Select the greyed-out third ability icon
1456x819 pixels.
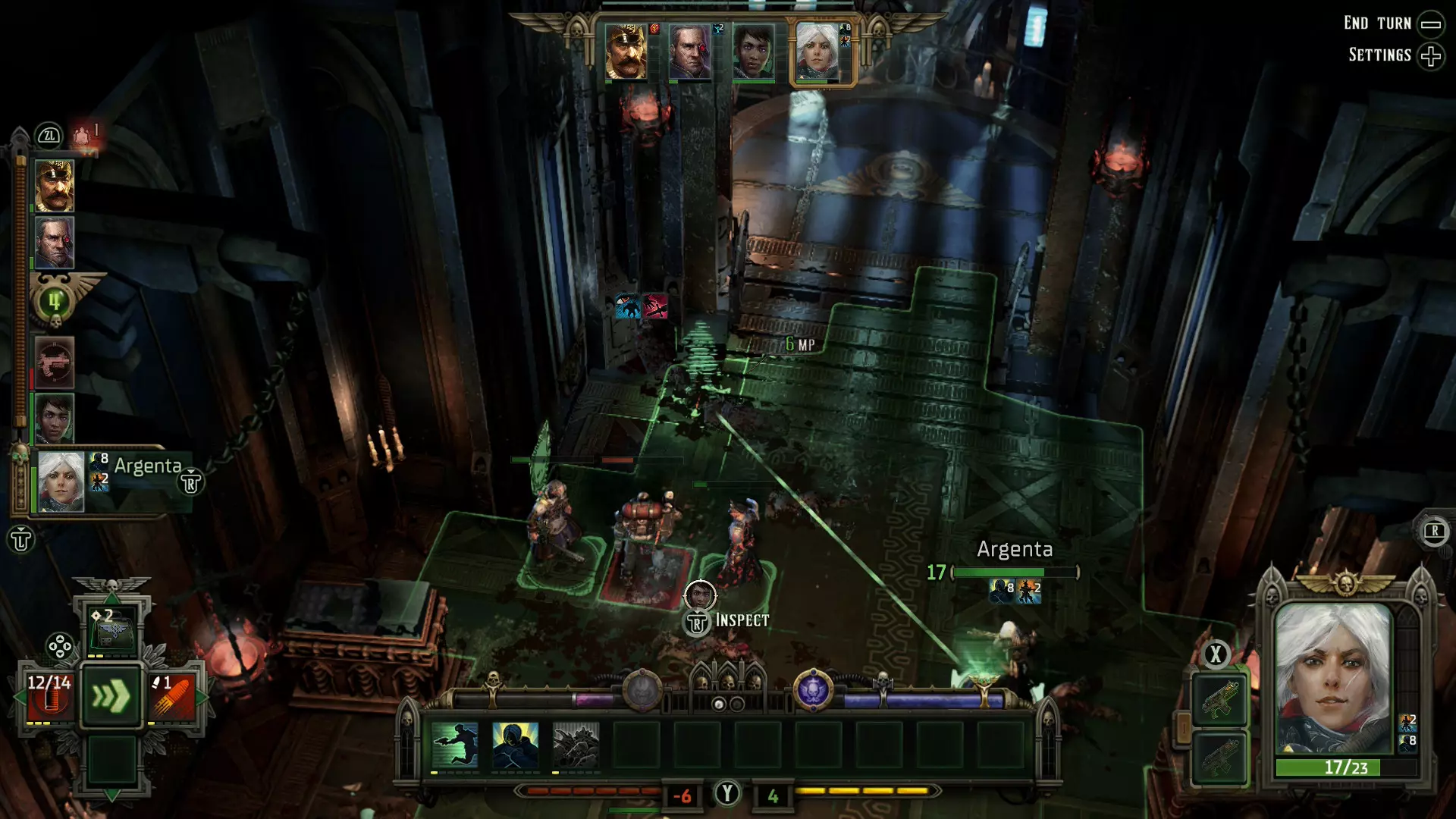click(x=576, y=745)
